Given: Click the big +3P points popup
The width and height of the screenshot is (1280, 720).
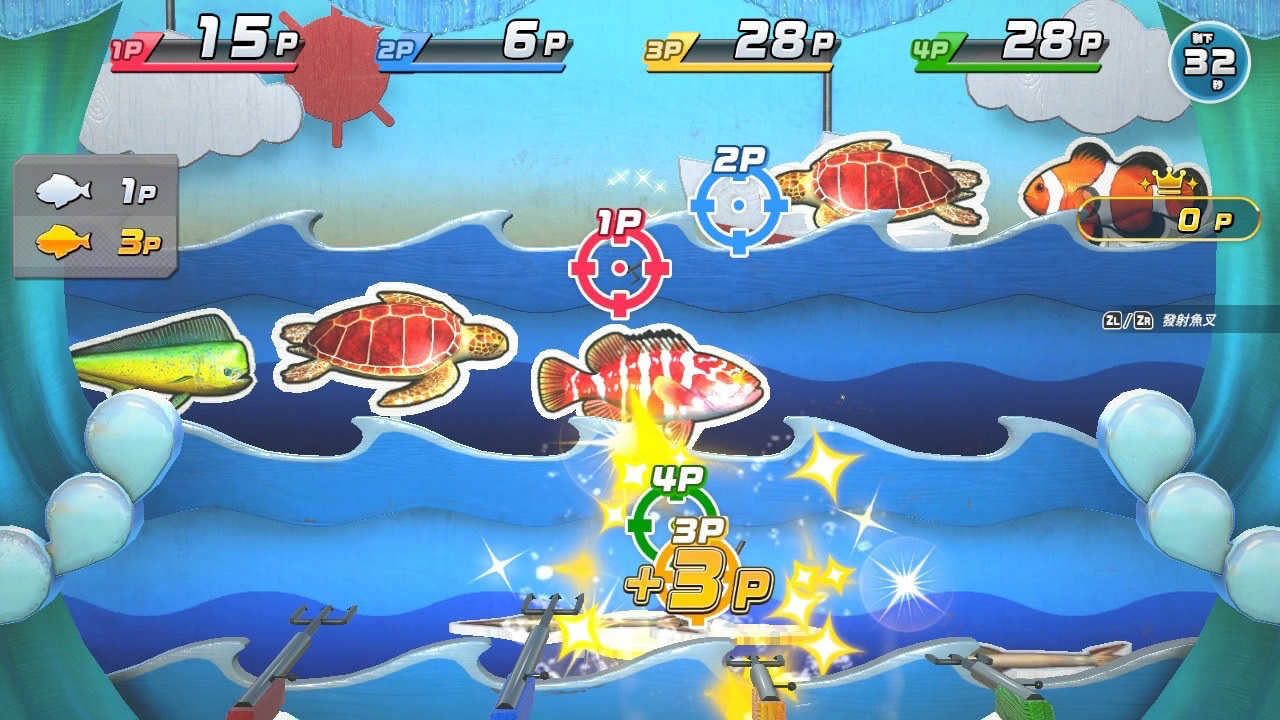Looking at the screenshot, I should click(x=700, y=580).
